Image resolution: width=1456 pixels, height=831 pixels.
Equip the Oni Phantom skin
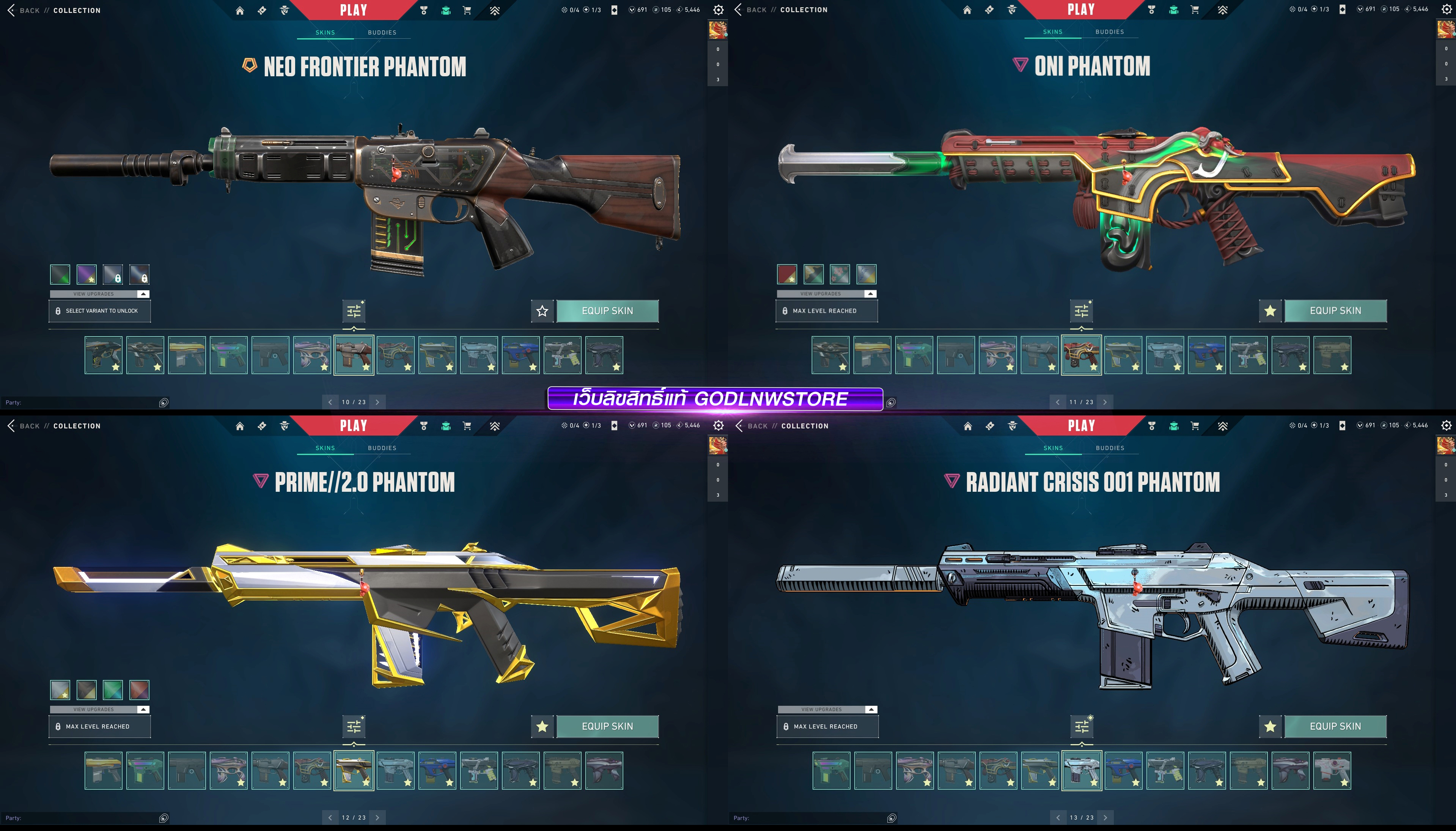pos(1335,311)
